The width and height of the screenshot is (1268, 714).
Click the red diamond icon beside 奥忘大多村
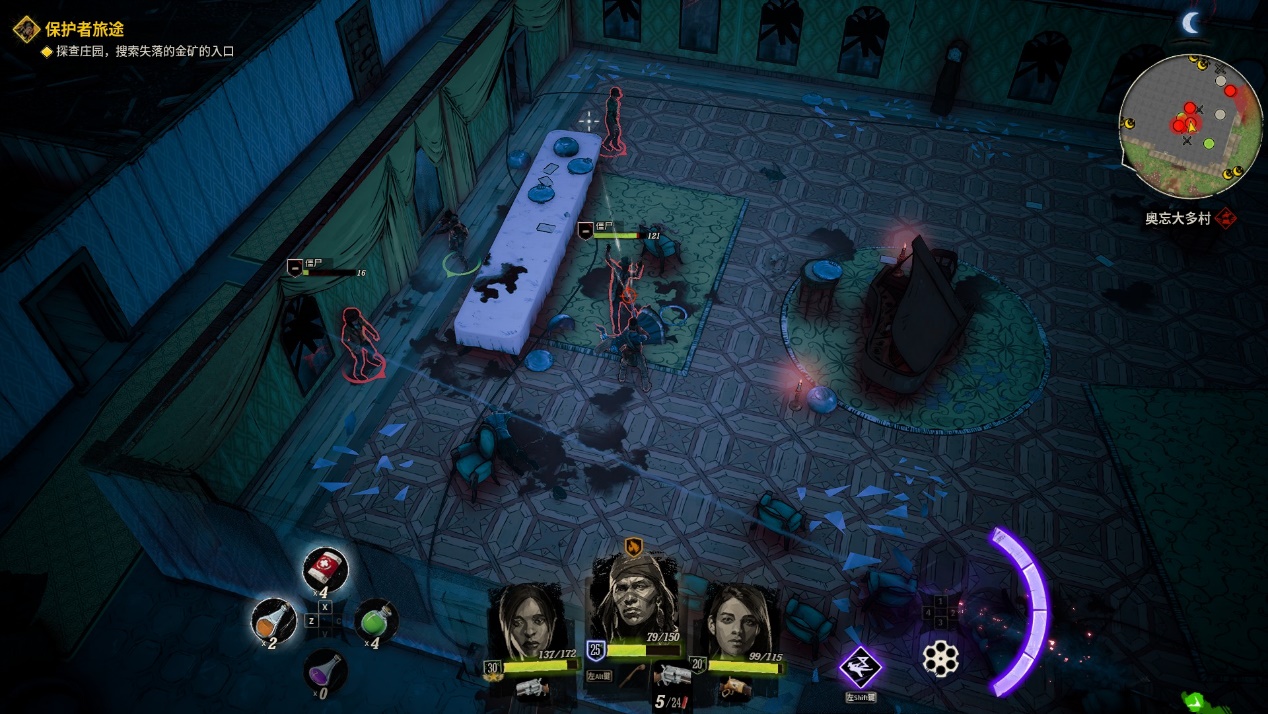(1227, 218)
